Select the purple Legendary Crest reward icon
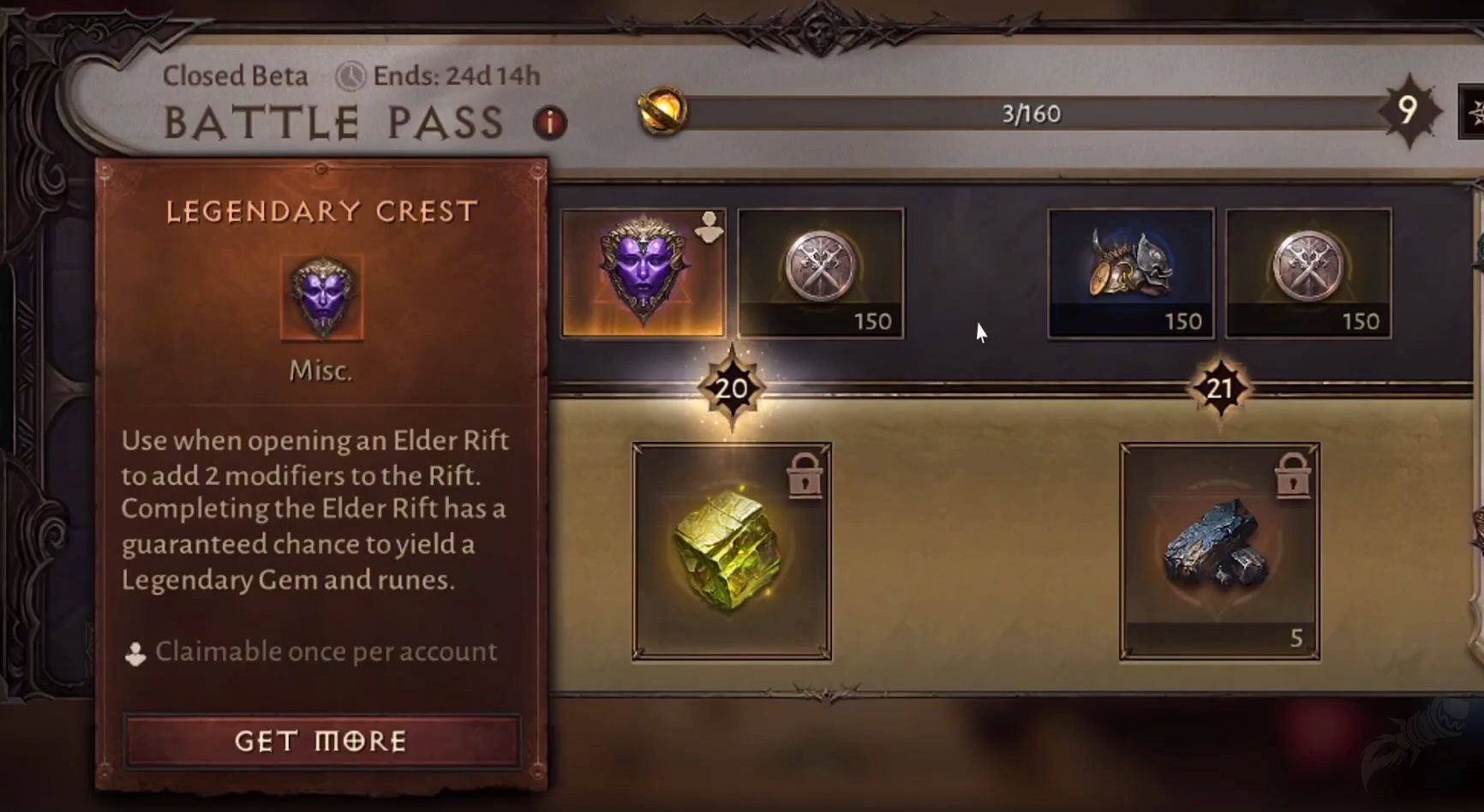The image size is (1484, 812). (x=643, y=274)
